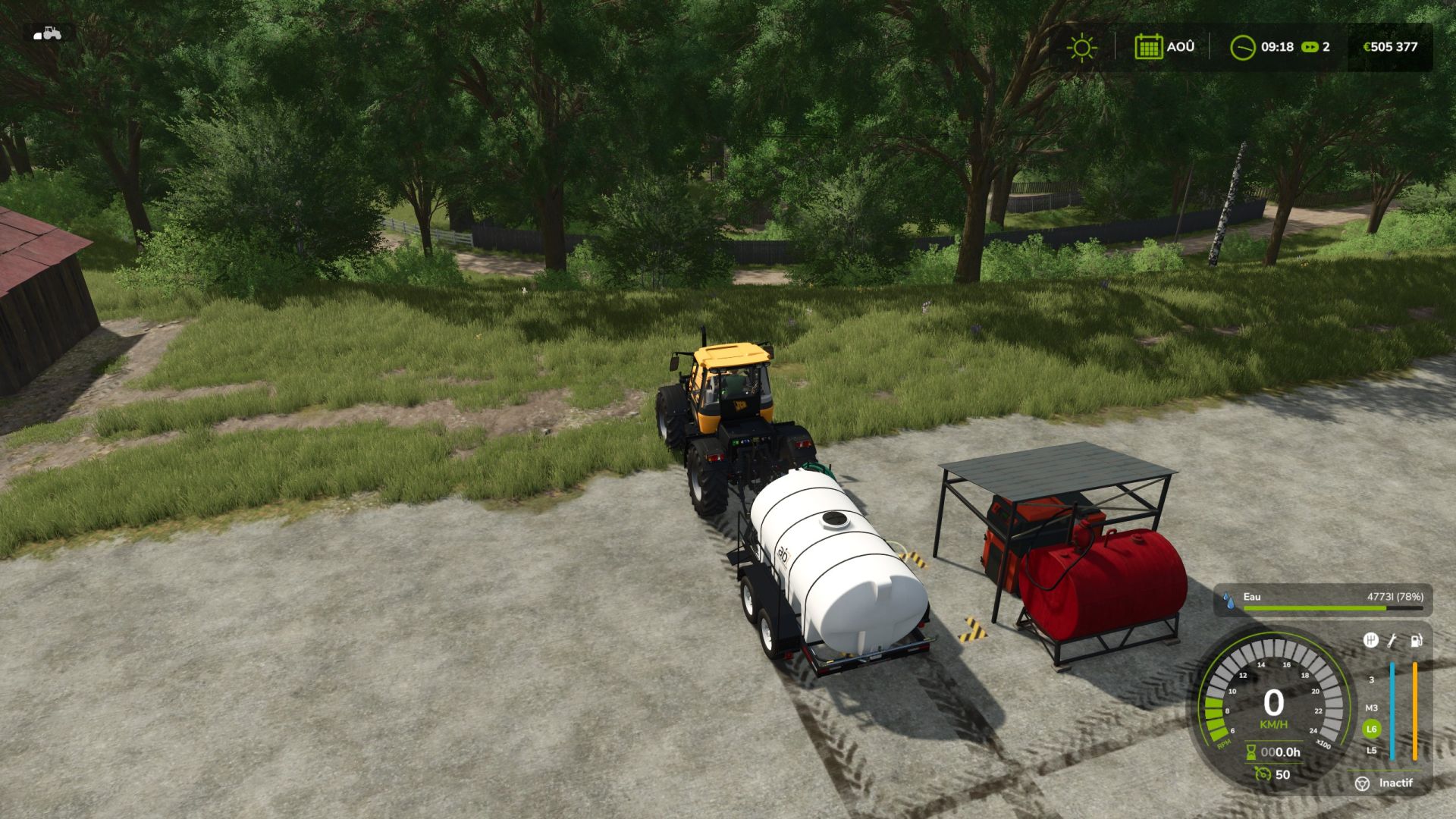Click the fuel pump indicator icon
Viewport: 1456px width, 819px height.
click(1417, 642)
